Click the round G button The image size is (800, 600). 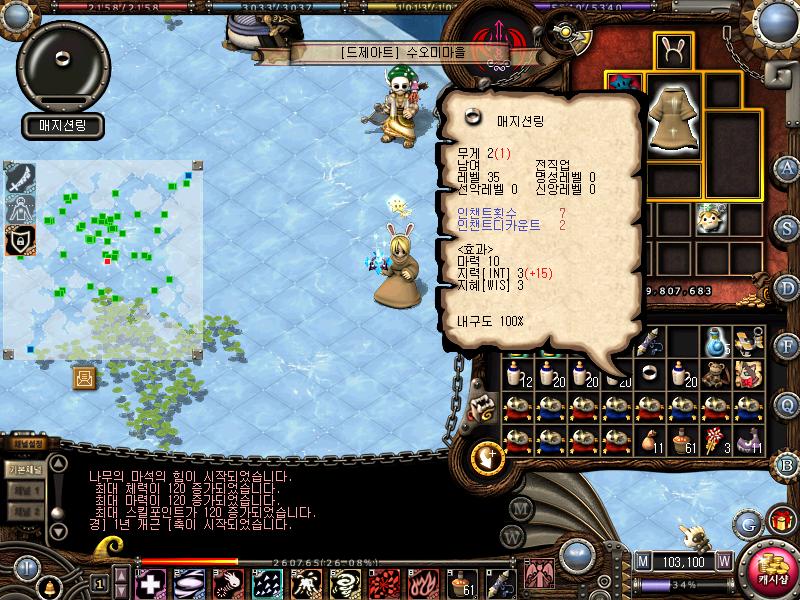click(x=747, y=523)
